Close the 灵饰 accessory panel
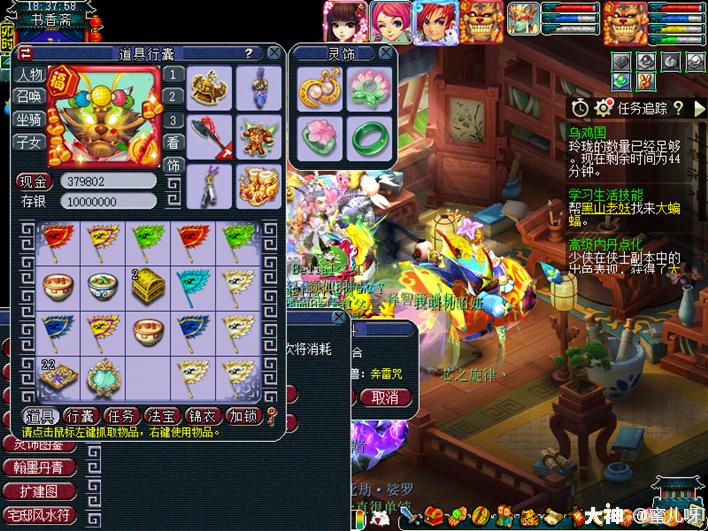Viewport: 708px width, 531px height. click(x=386, y=53)
